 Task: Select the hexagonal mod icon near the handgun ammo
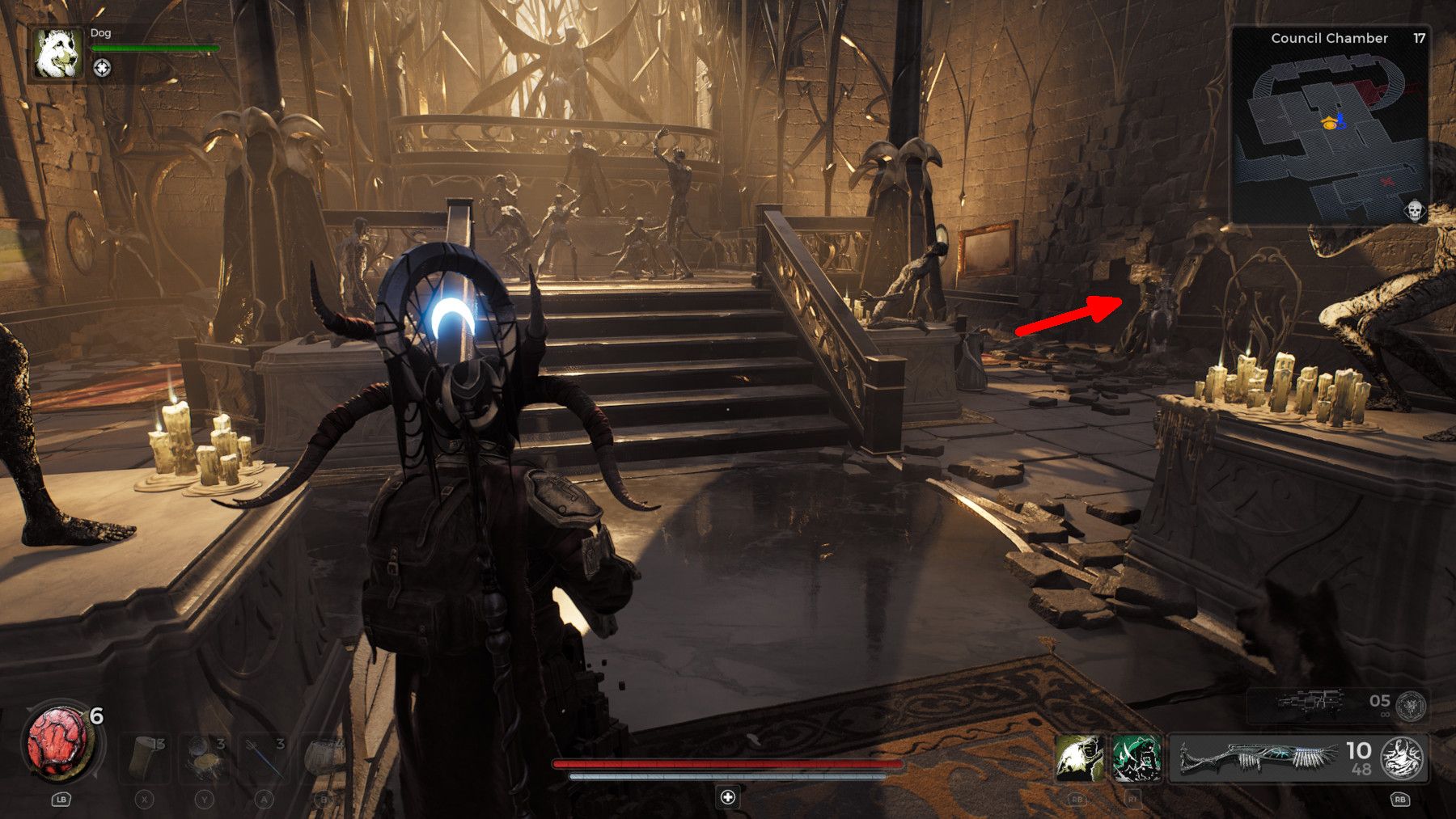[x=1409, y=706]
